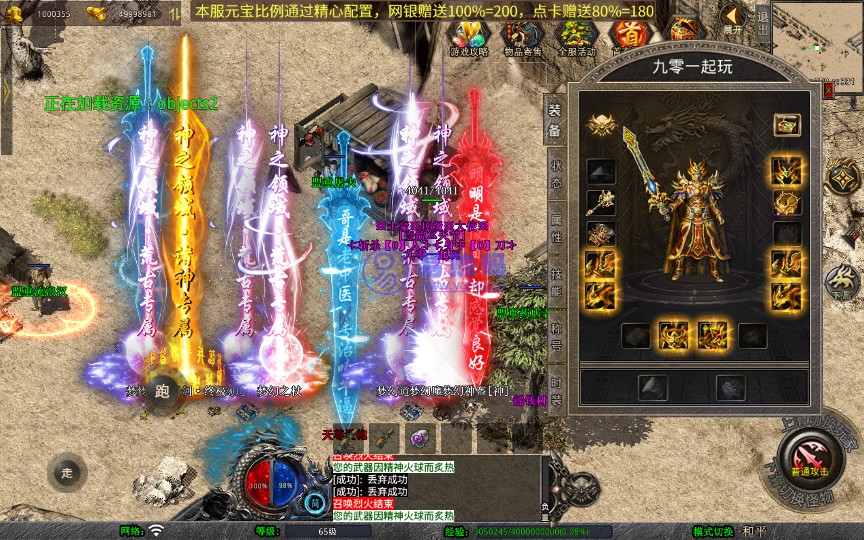Switch to the 状态 status tab
The width and height of the screenshot is (864, 540).
(556, 173)
